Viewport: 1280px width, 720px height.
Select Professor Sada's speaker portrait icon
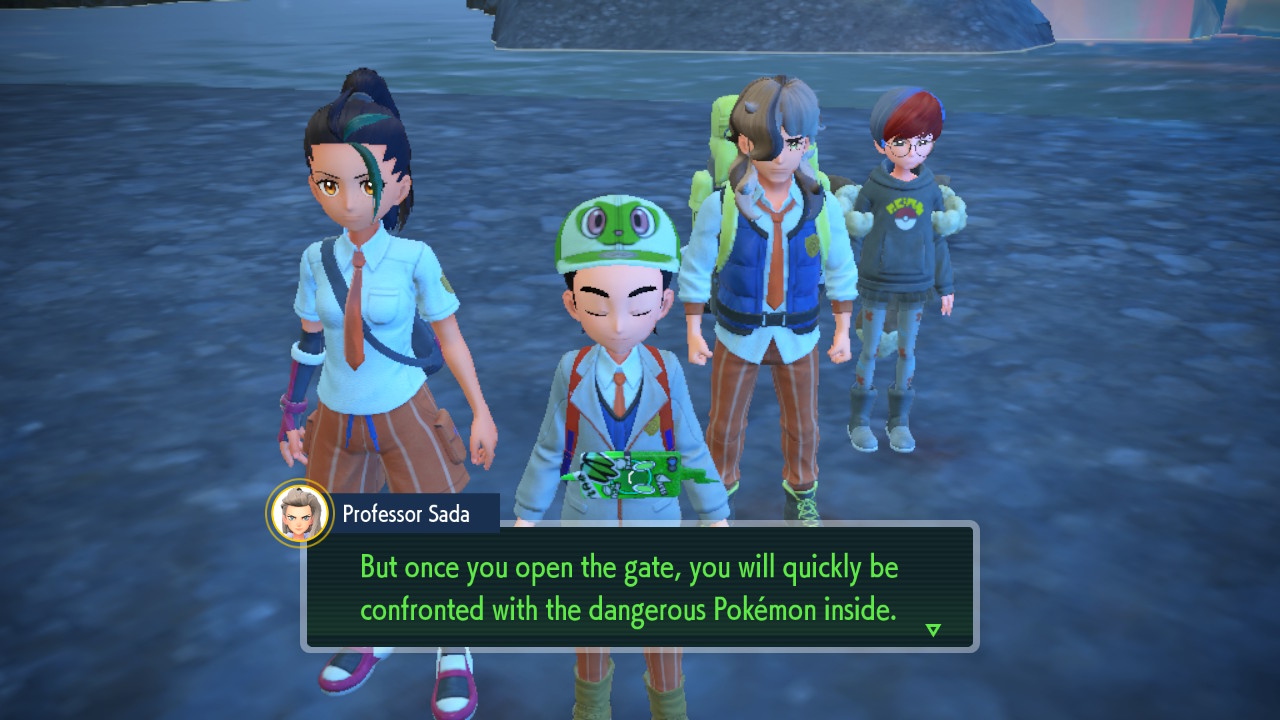click(x=300, y=514)
